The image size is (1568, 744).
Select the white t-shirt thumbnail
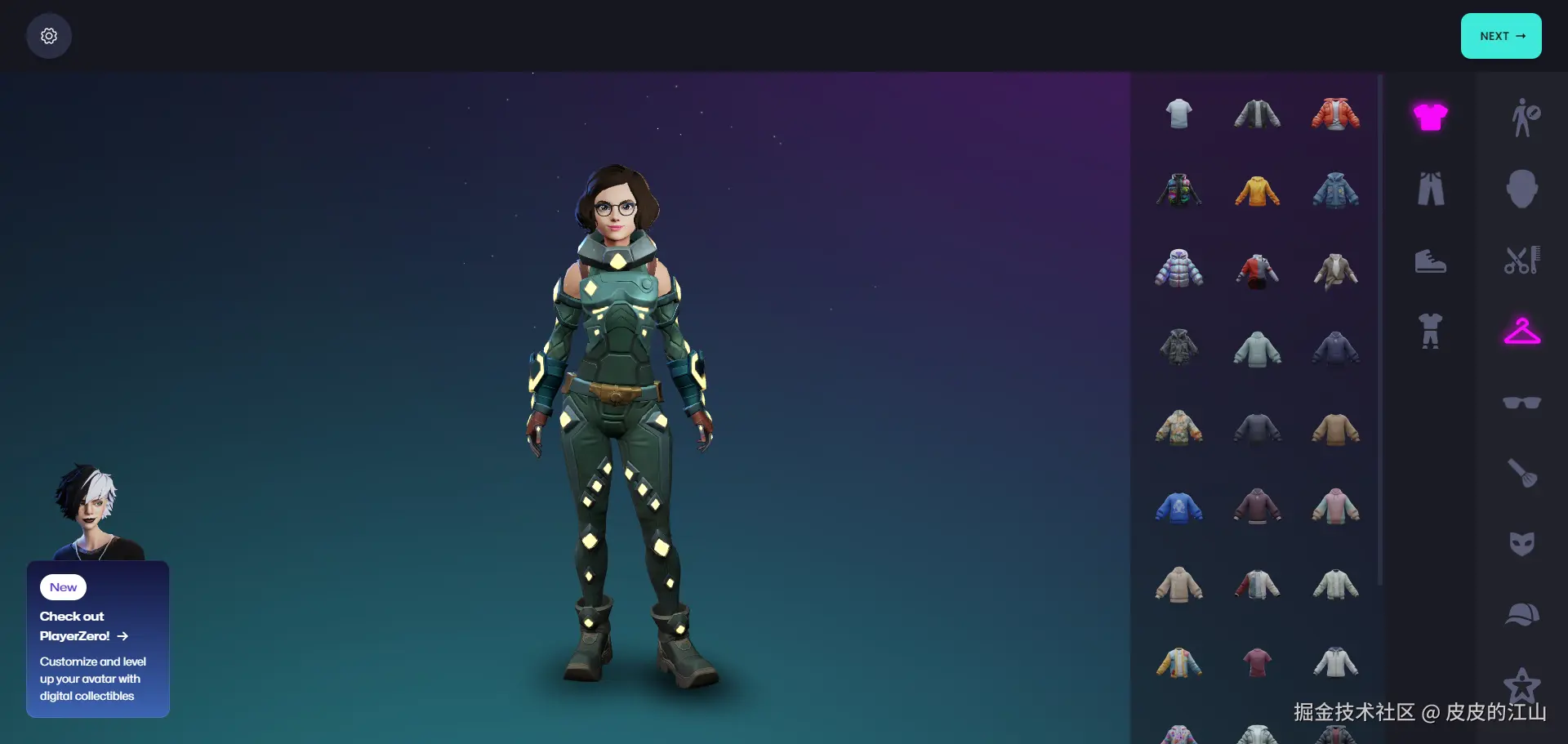click(x=1178, y=113)
